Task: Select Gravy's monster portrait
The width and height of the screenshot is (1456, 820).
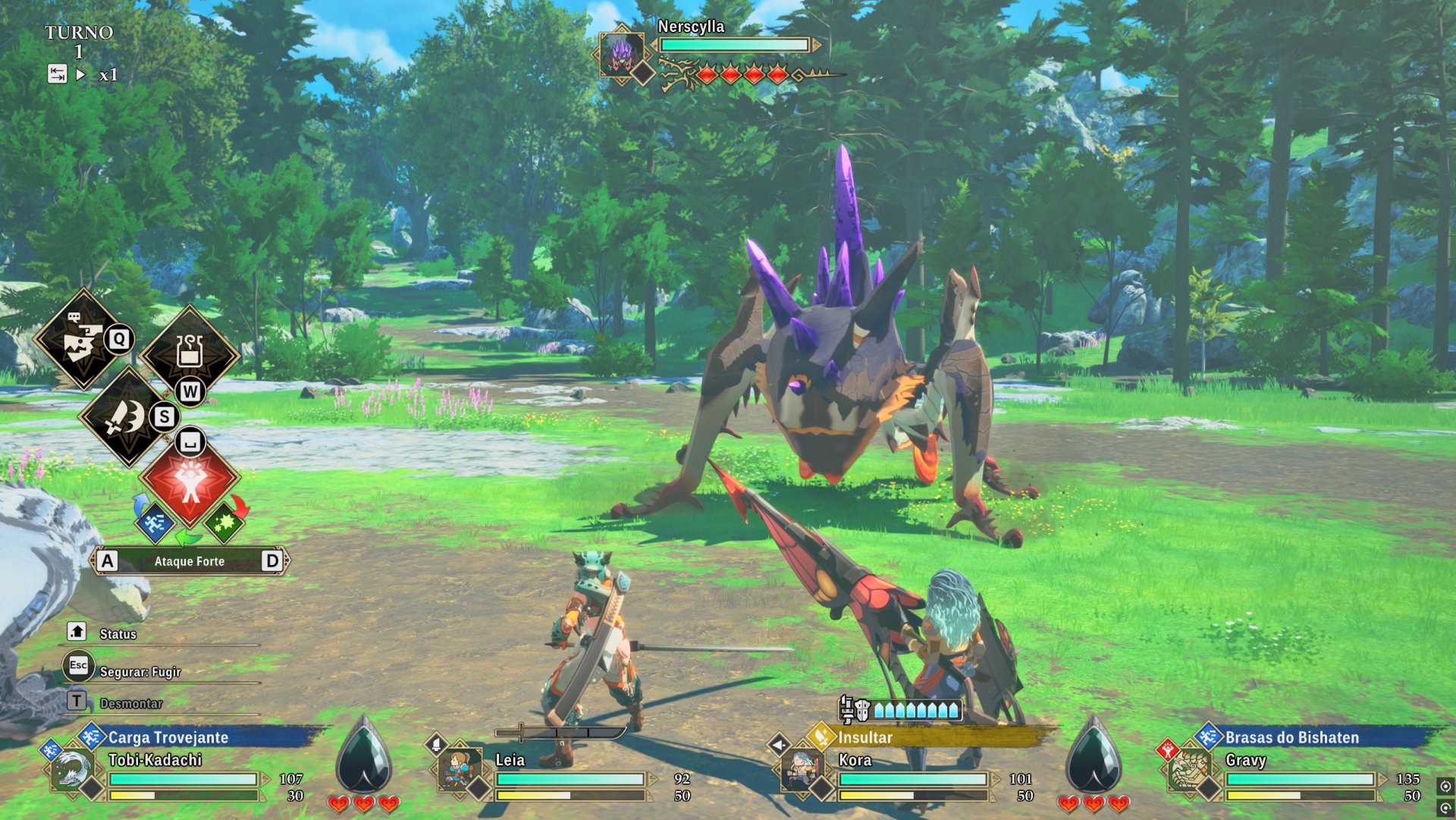Action: click(1188, 771)
